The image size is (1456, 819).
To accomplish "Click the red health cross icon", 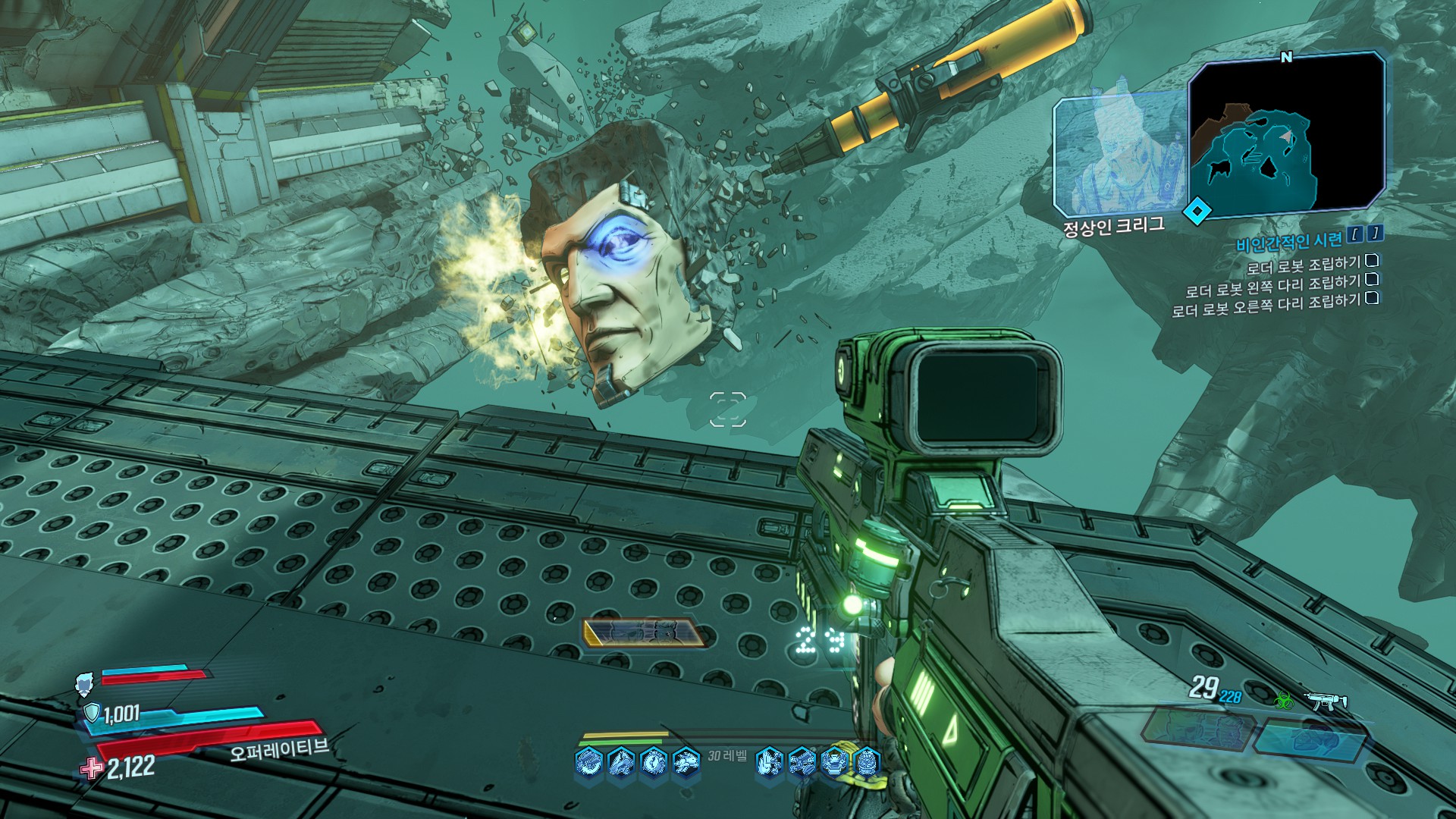I will pyautogui.click(x=92, y=769).
